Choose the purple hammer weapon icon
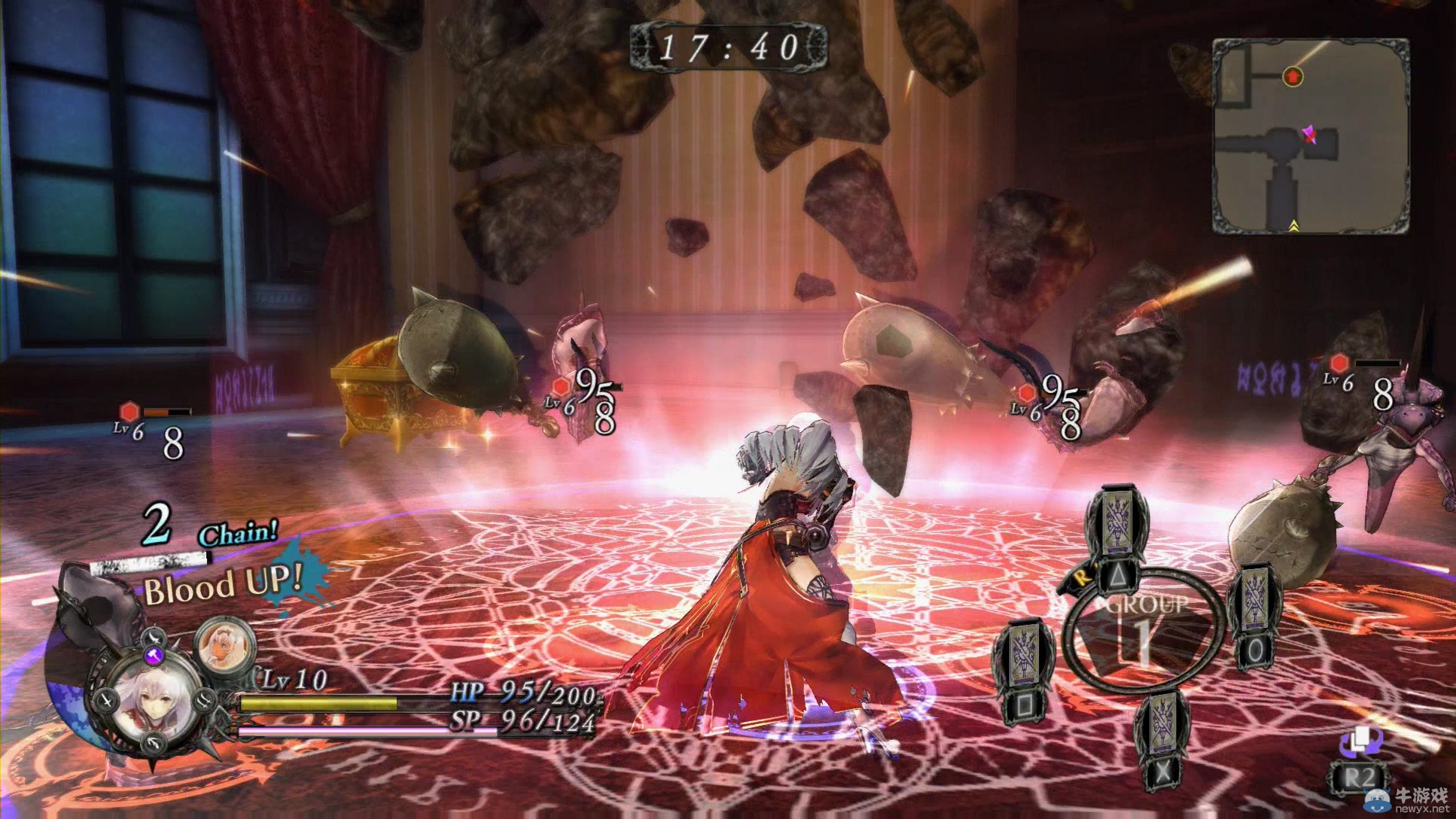1456x819 pixels. (x=154, y=656)
